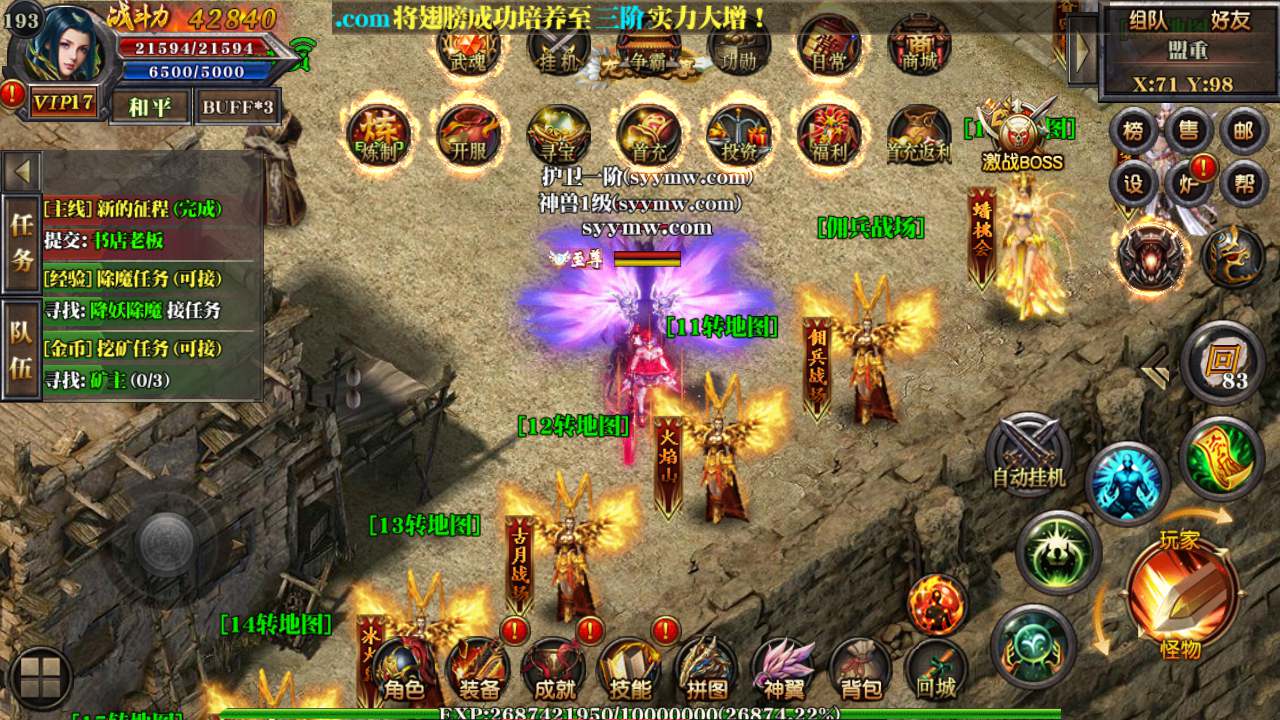Open the 装备 equipment menu
The image size is (1280, 720).
click(x=479, y=672)
